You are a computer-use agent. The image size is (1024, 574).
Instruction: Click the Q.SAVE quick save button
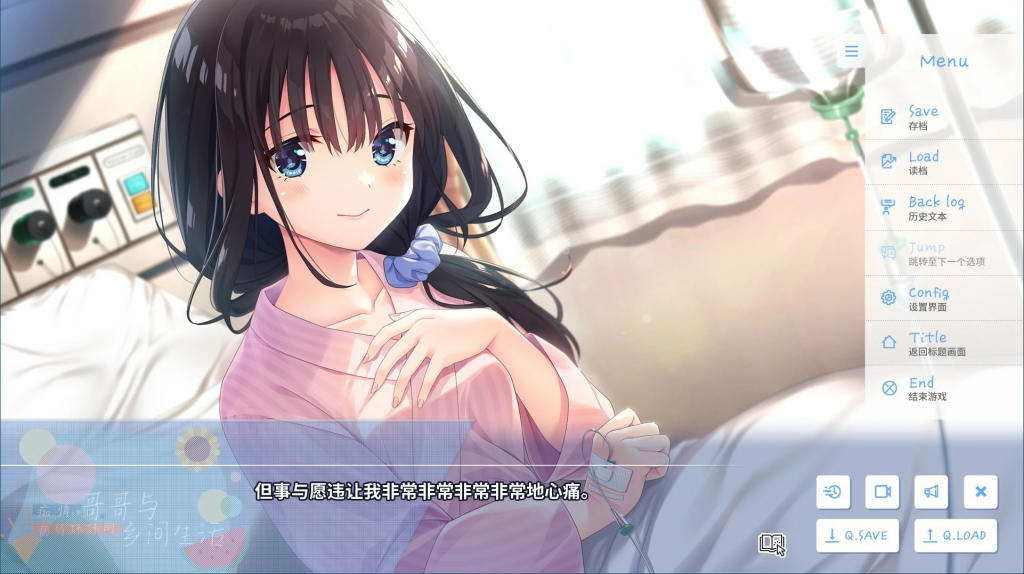[857, 535]
